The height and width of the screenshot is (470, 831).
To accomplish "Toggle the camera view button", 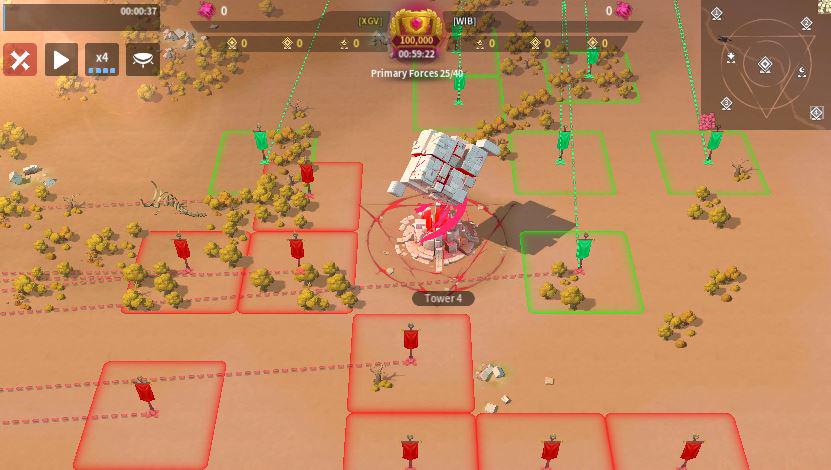I will point(143,60).
